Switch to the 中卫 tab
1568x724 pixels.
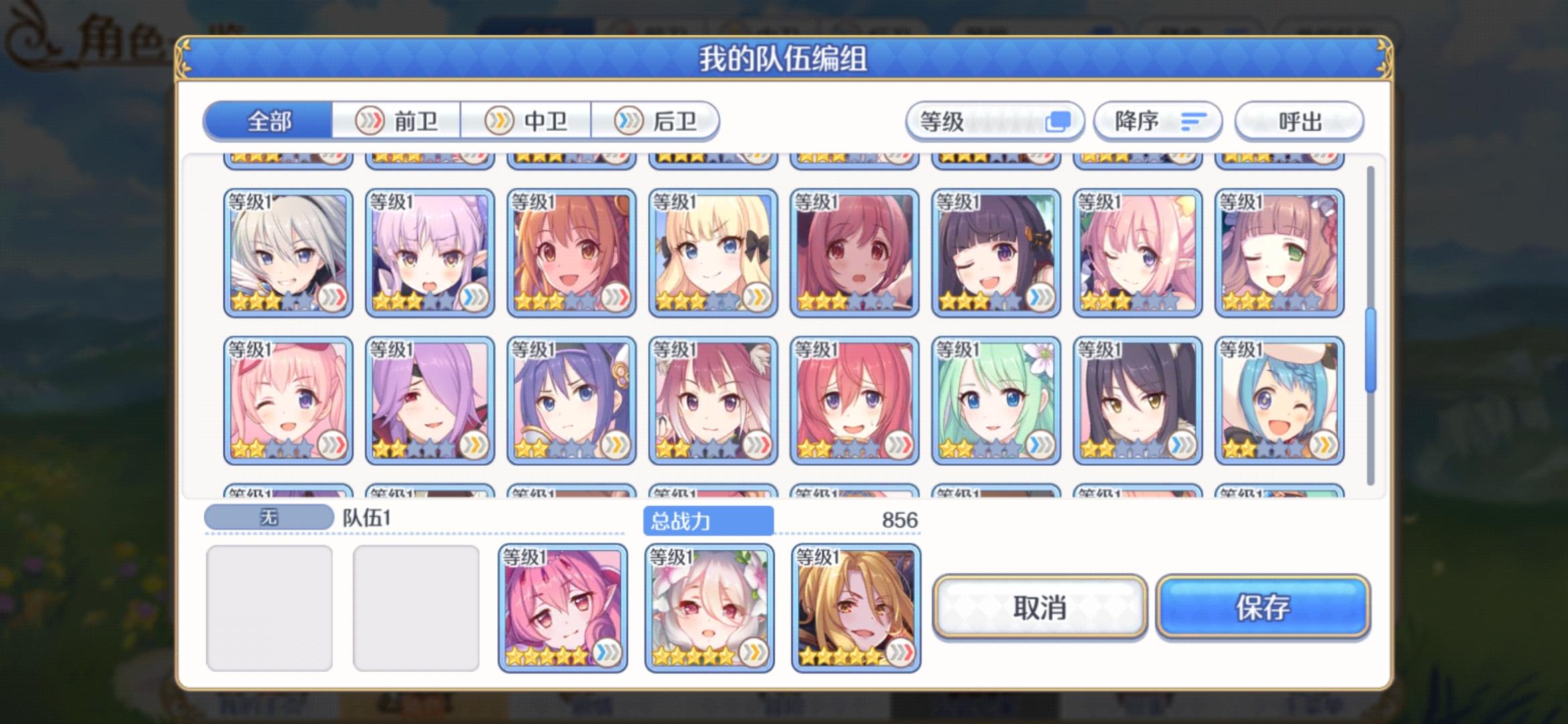point(527,121)
